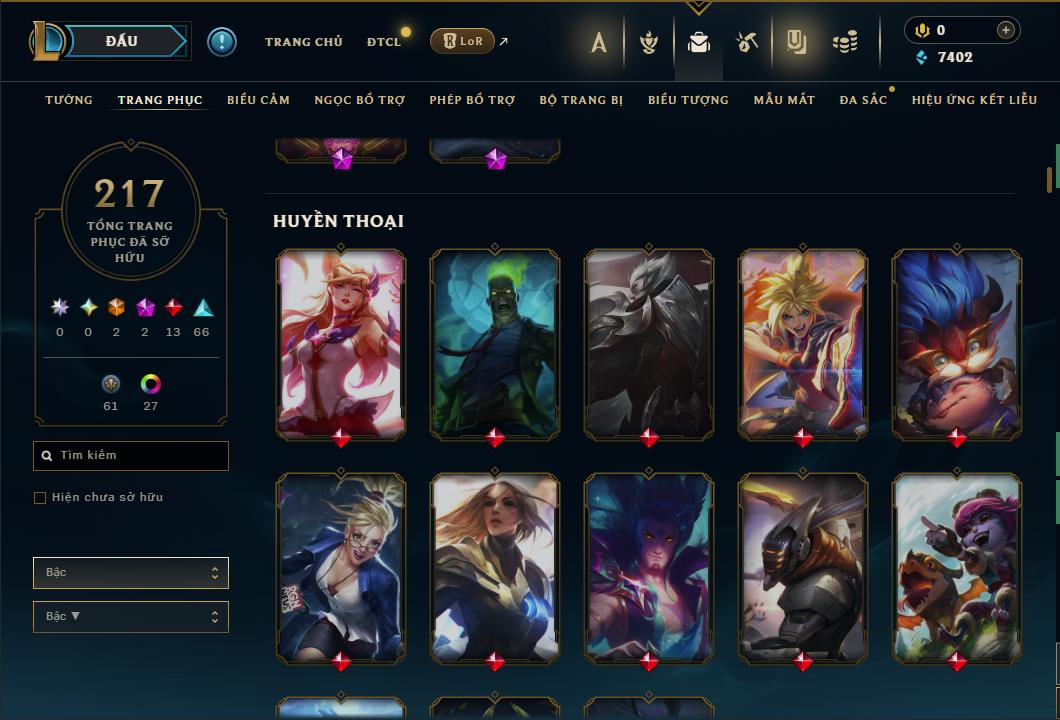Show the BỘ TRANG BỊ tab

[x=581, y=100]
